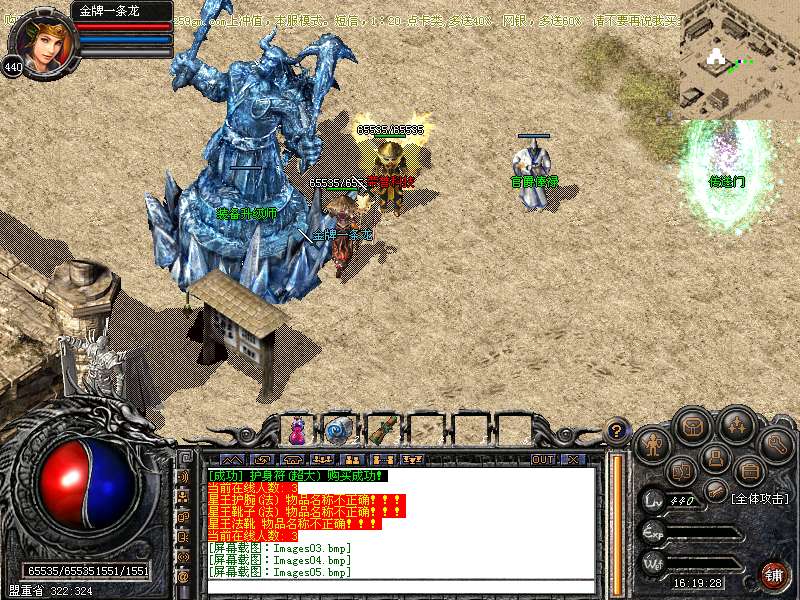Open the character equipment round button
800x600 pixels.
tap(653, 441)
